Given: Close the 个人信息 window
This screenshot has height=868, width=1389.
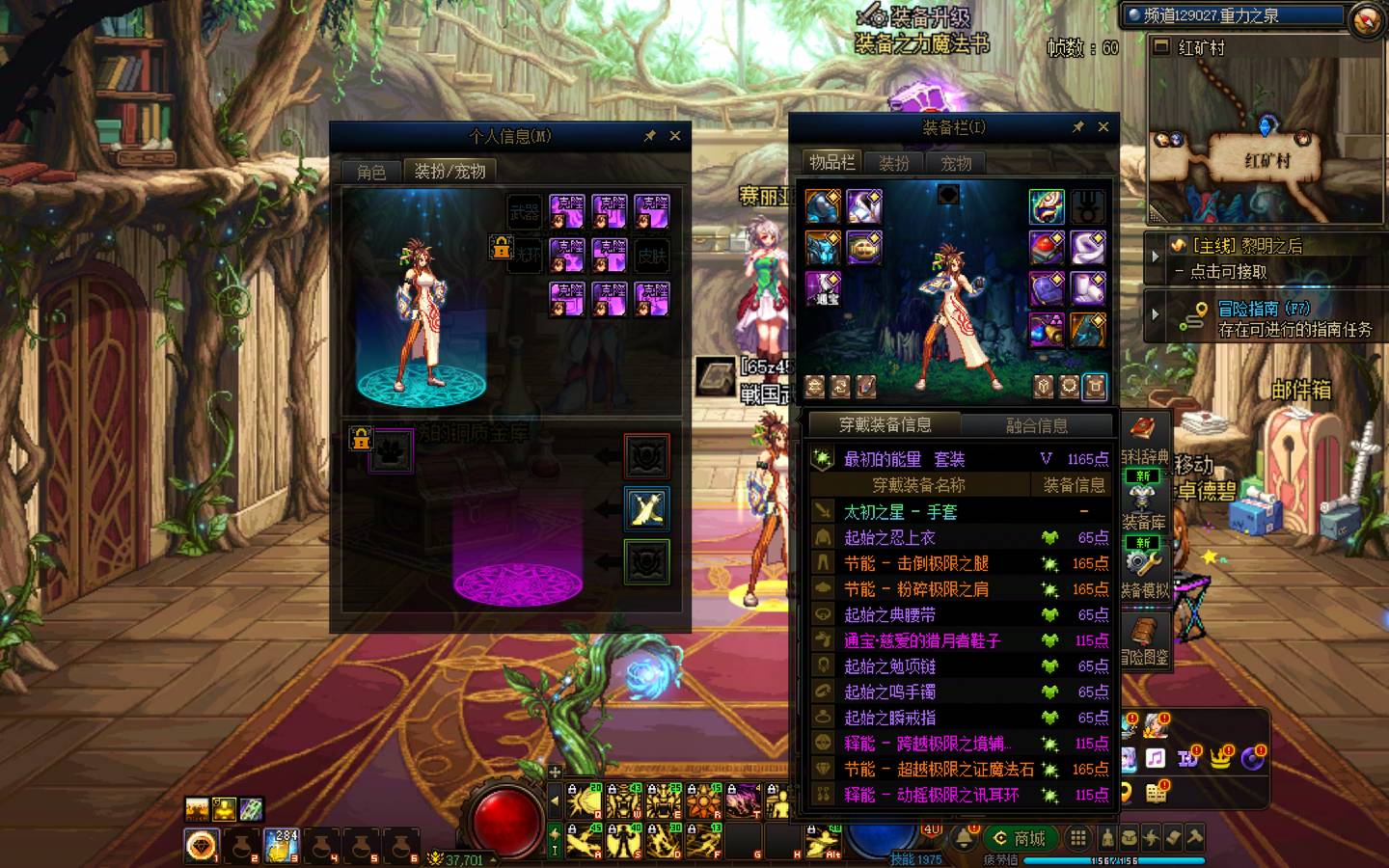Looking at the screenshot, I should [x=675, y=136].
